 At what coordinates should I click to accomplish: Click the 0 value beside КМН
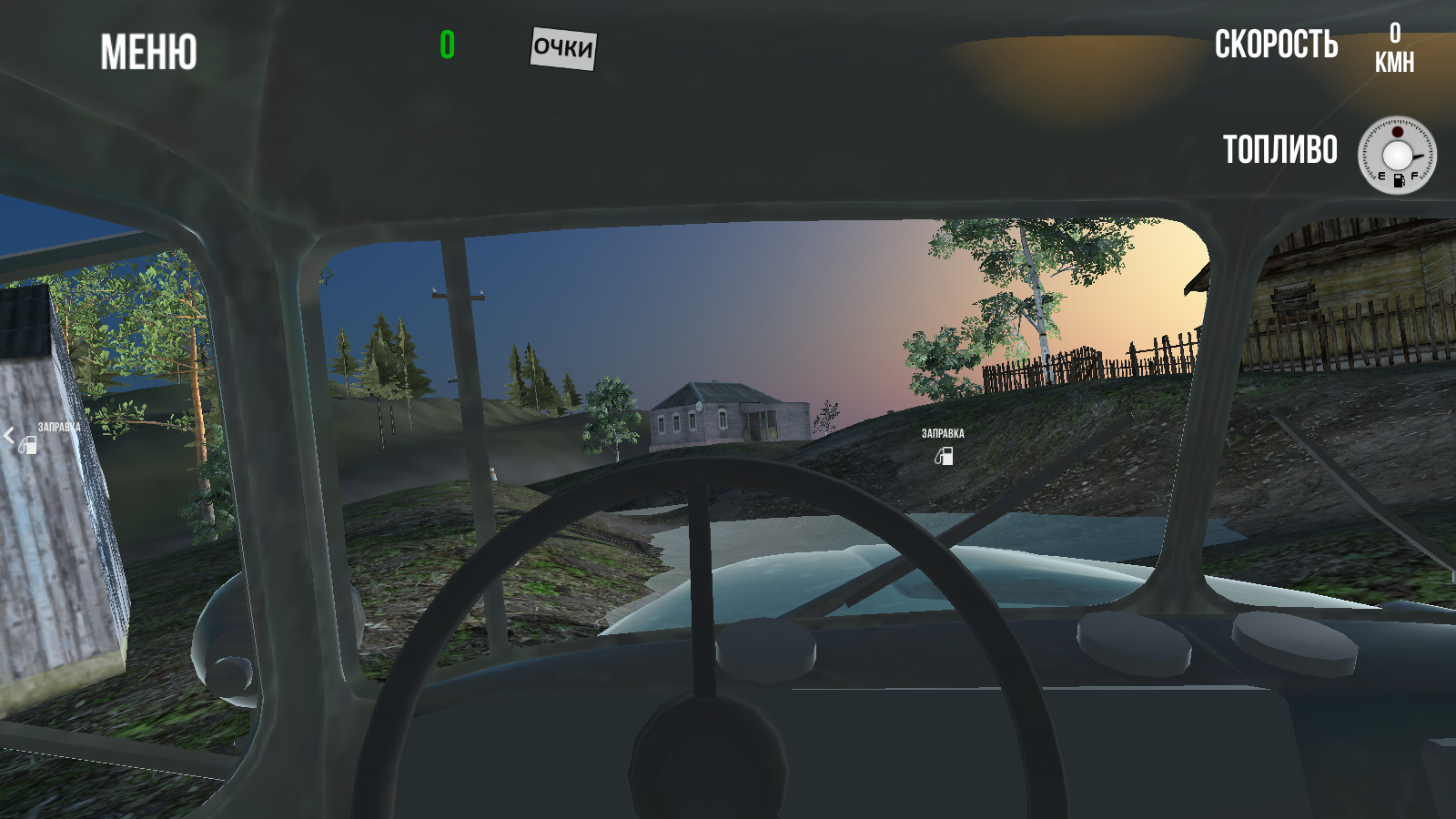[x=1394, y=36]
